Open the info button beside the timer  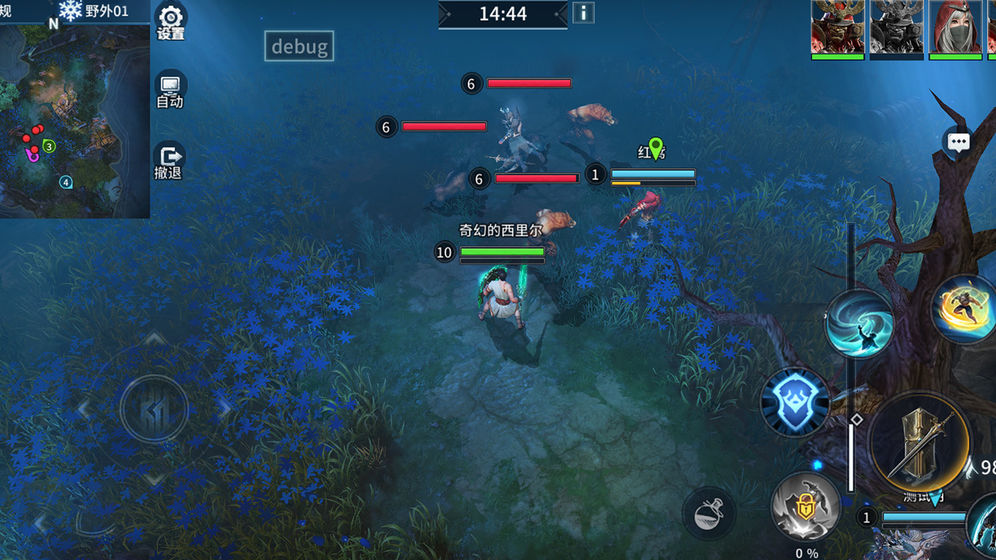[x=582, y=13]
